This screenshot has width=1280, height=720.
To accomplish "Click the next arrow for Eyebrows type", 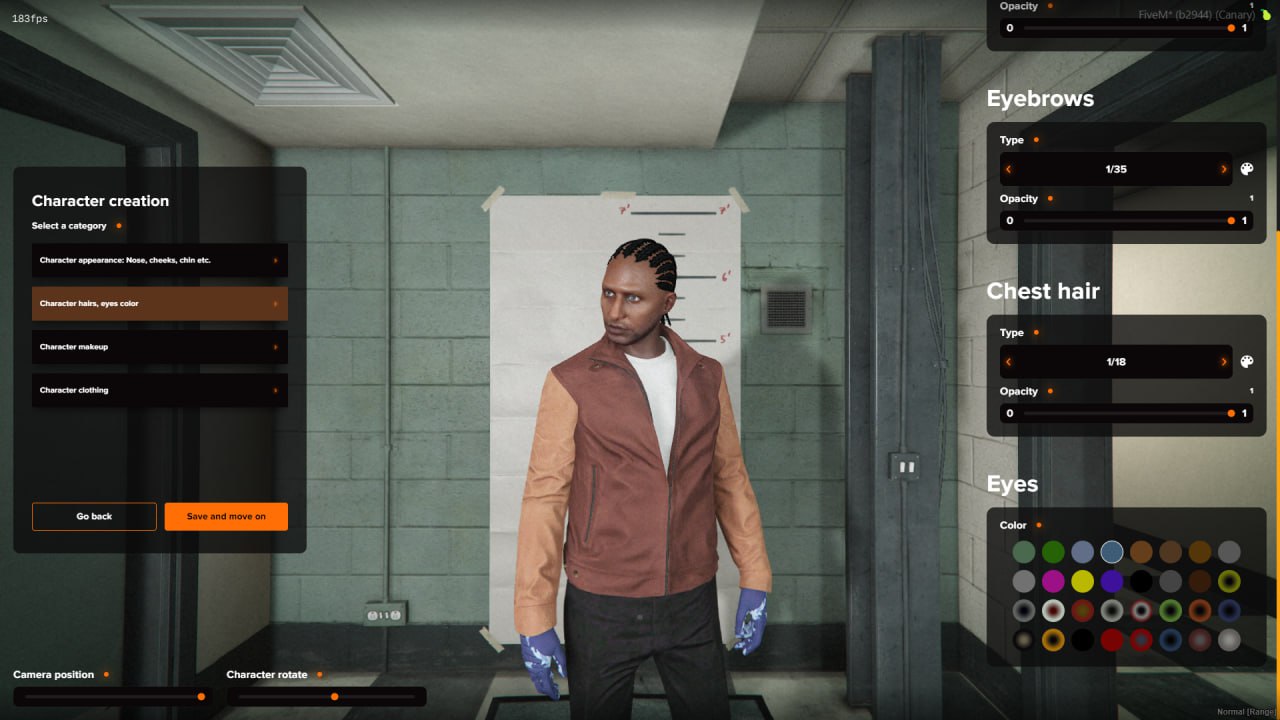I will click(1222, 168).
